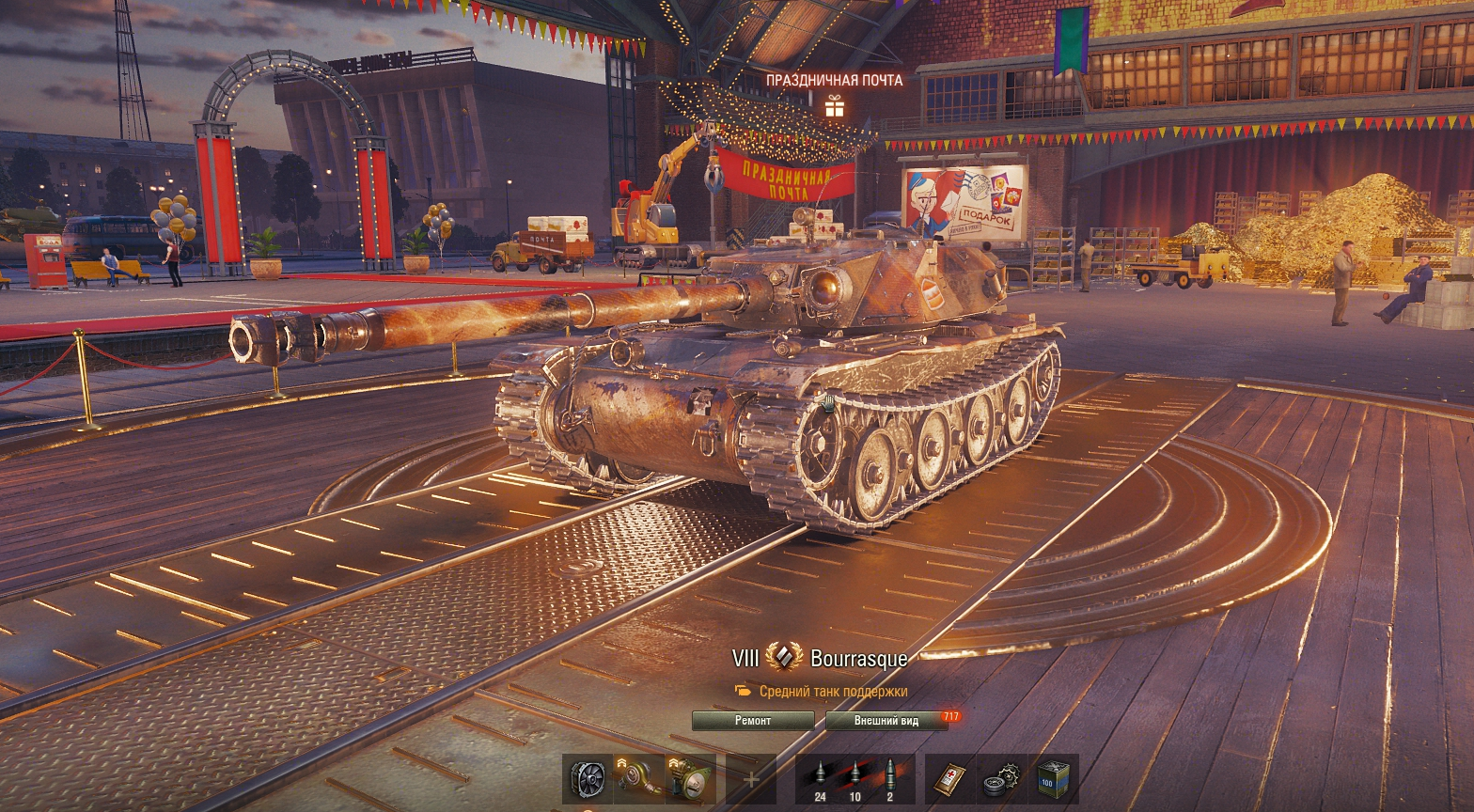Choose the shell slot holding 10 rounds
Screen dimensions: 1474x812
tap(855, 779)
